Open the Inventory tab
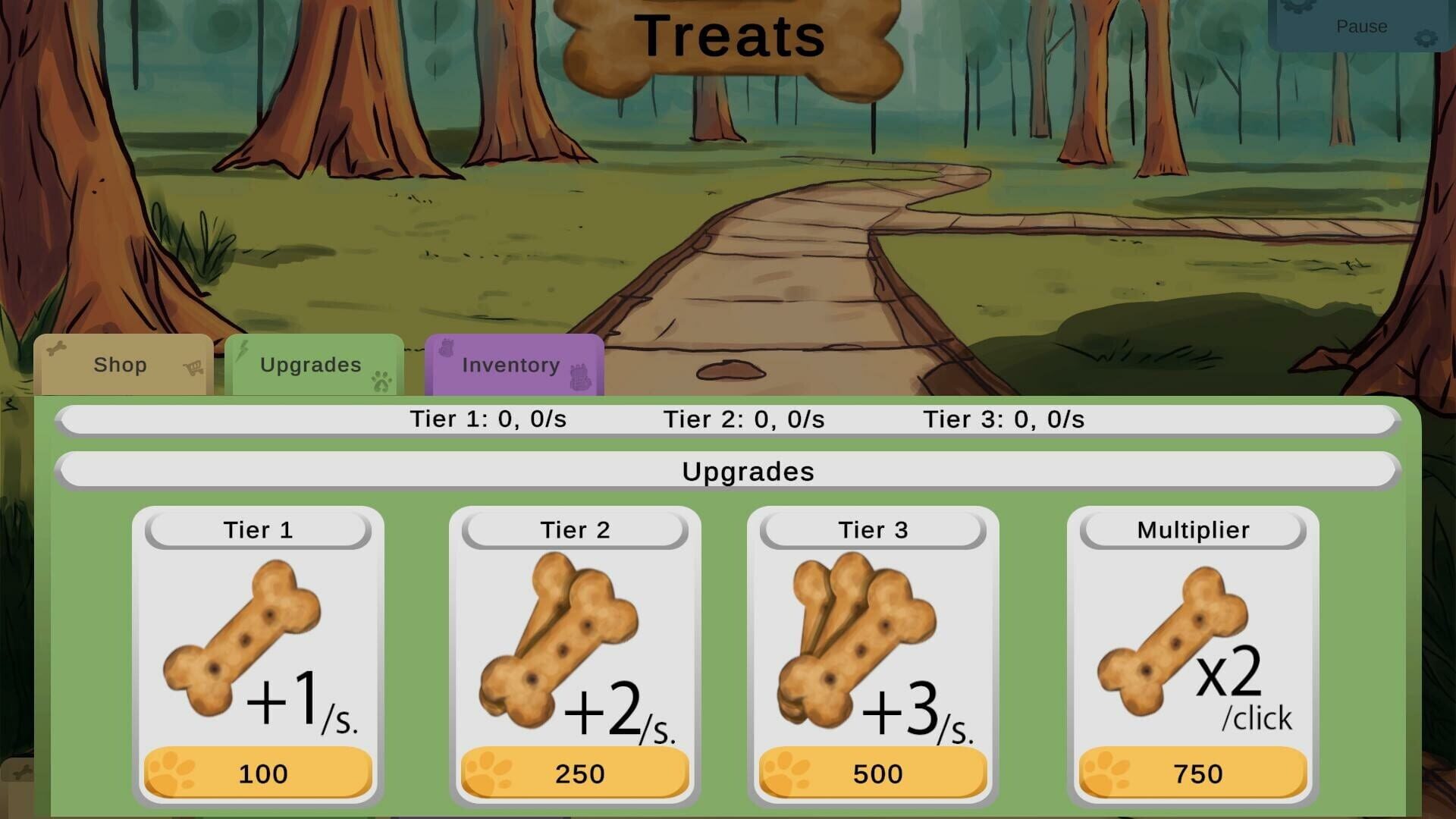 click(510, 365)
